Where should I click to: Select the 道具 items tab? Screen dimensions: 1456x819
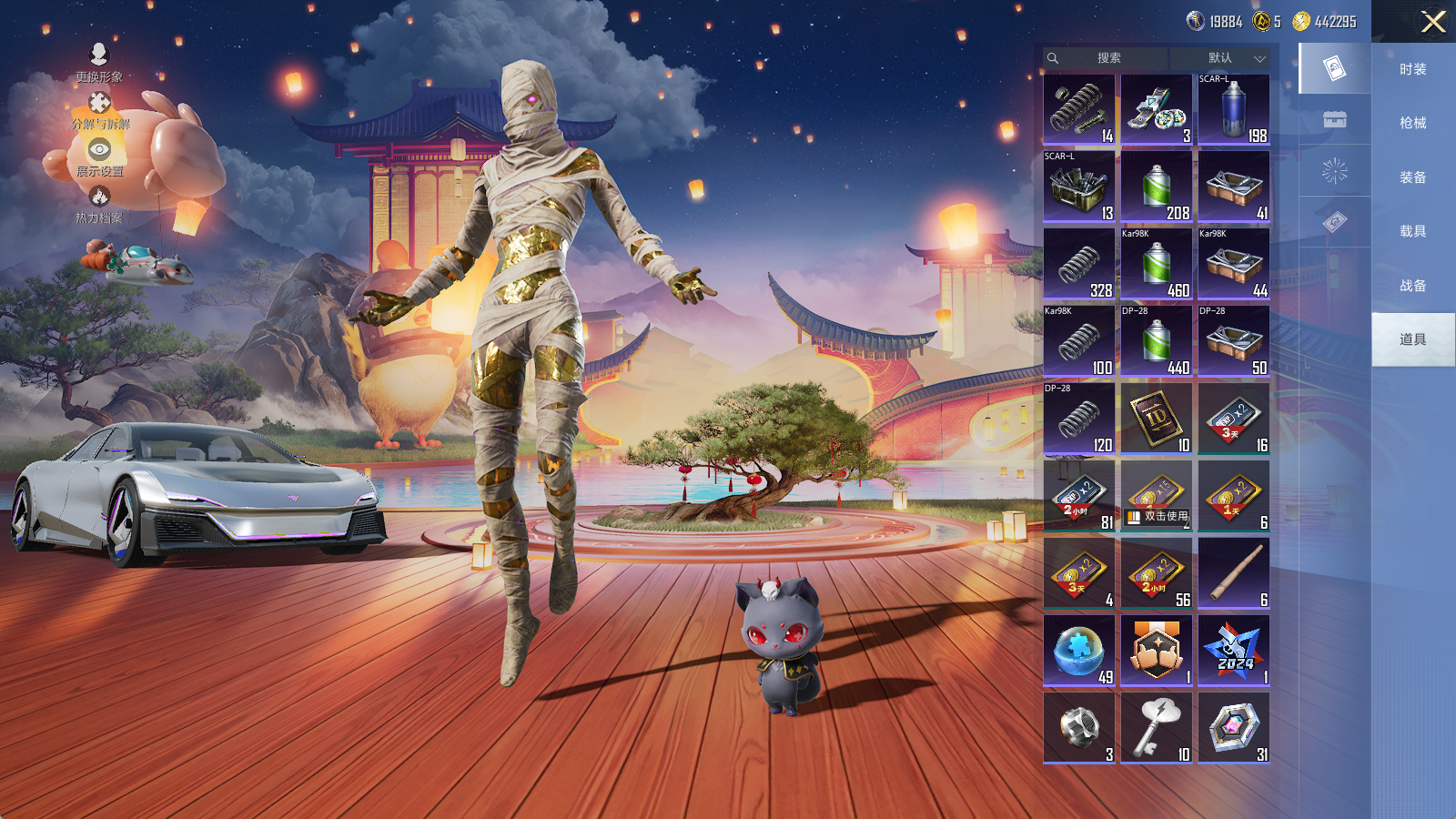click(x=1412, y=339)
